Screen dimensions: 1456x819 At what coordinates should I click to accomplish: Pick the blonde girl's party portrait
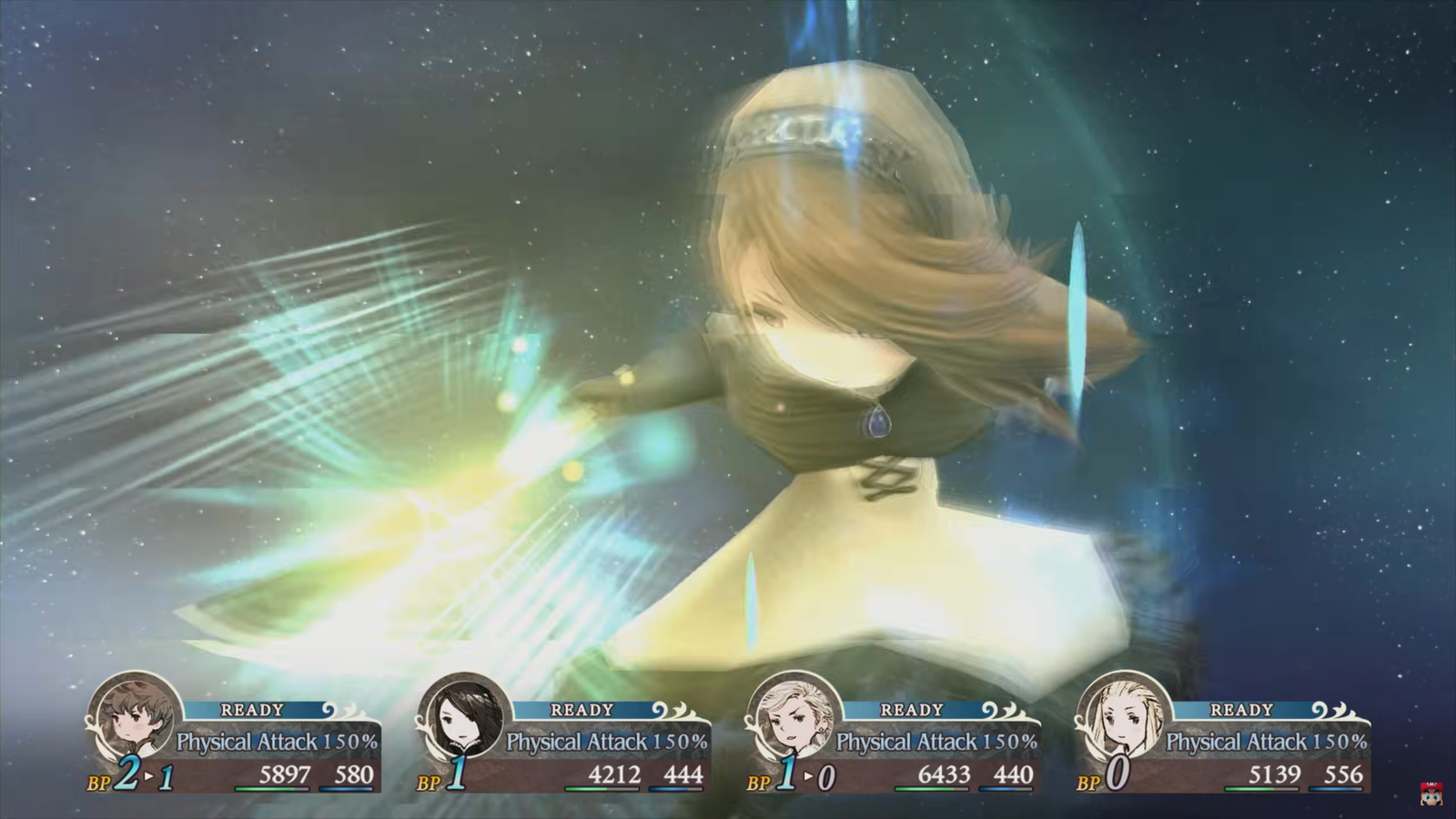[1123, 716]
